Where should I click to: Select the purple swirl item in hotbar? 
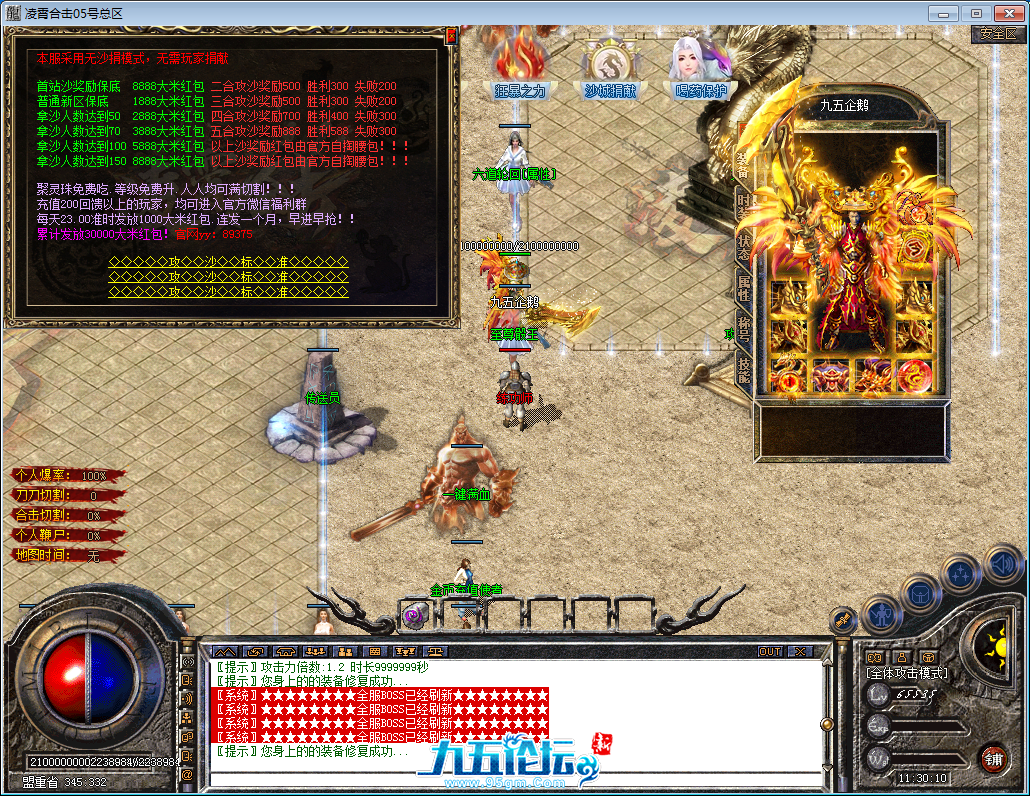(x=414, y=615)
